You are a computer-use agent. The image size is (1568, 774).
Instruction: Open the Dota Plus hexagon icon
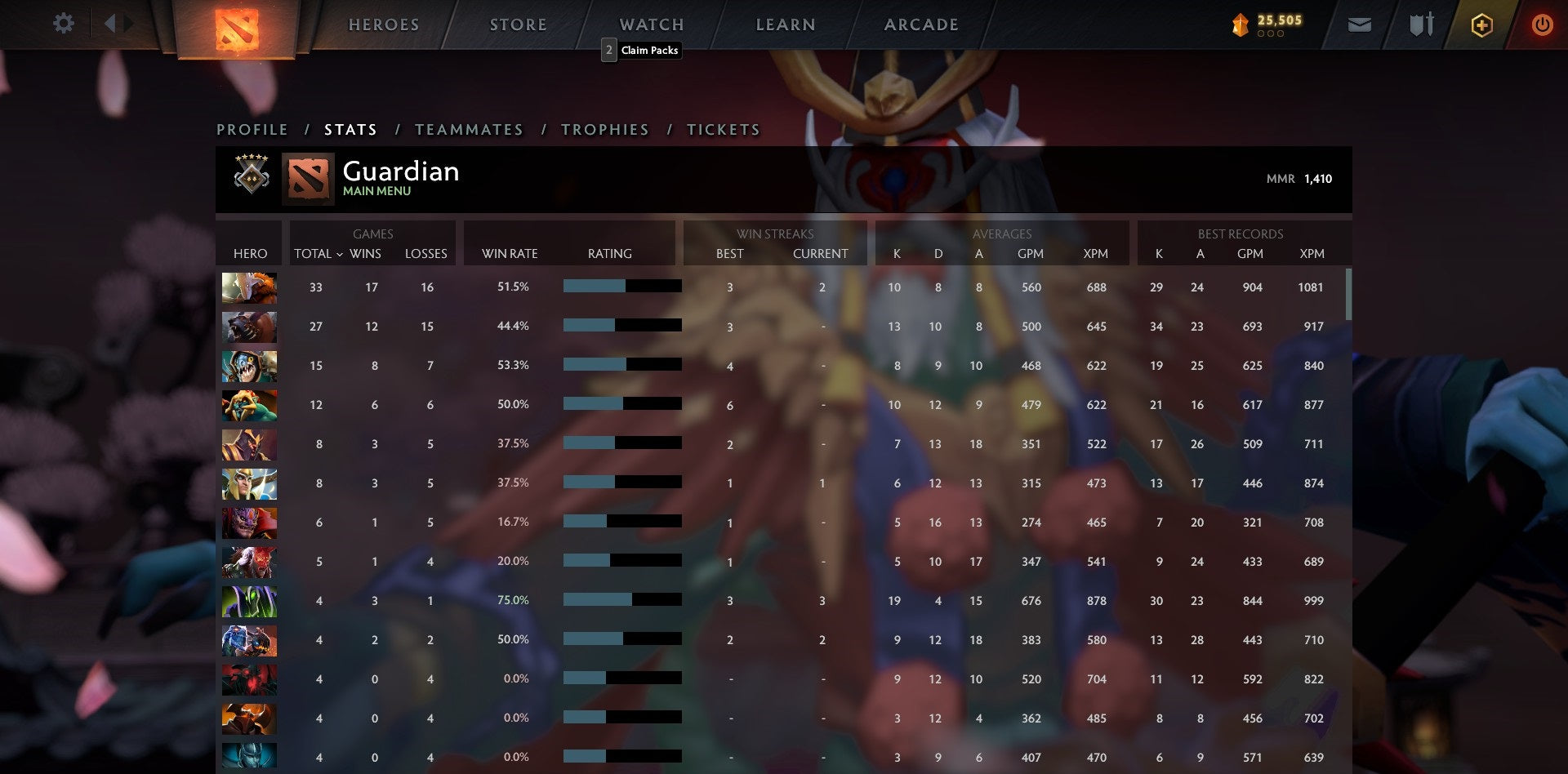tap(1481, 24)
